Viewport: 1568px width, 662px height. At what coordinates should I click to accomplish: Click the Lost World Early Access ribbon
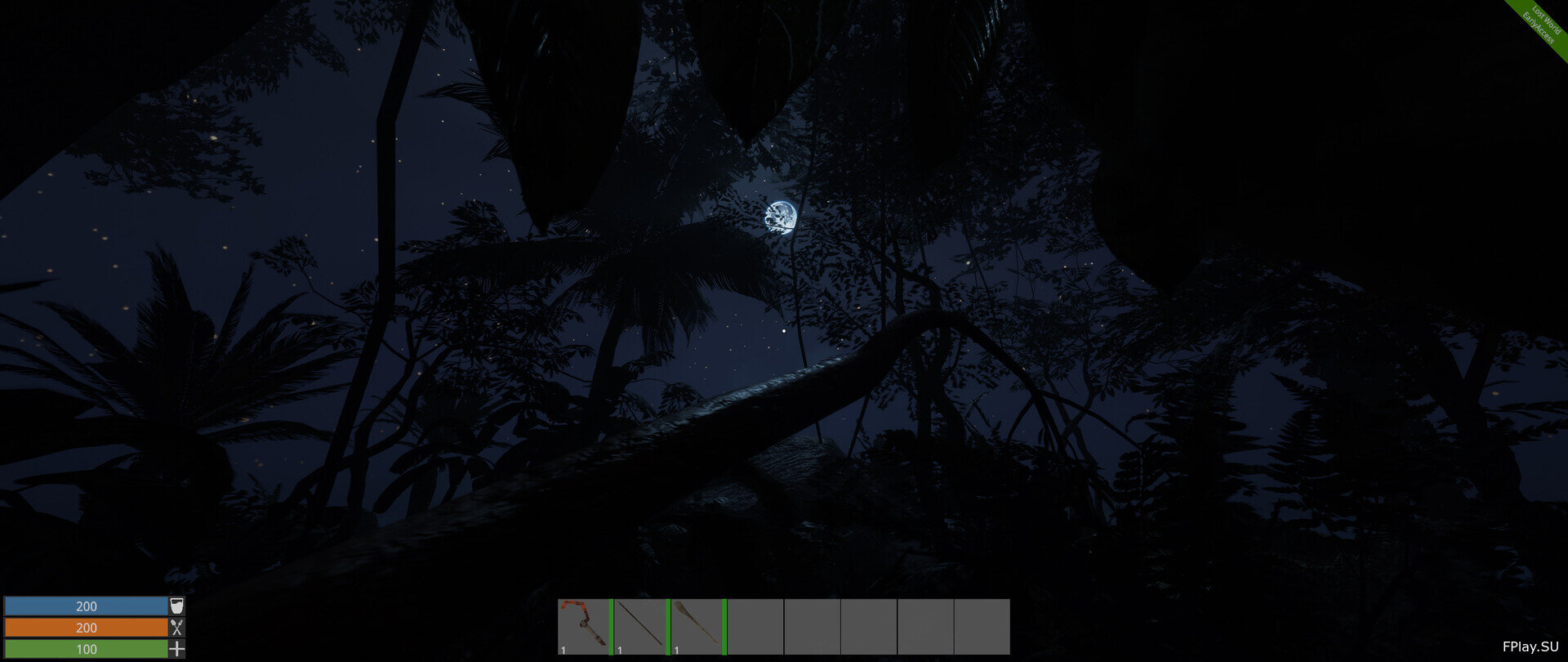pos(1542,26)
